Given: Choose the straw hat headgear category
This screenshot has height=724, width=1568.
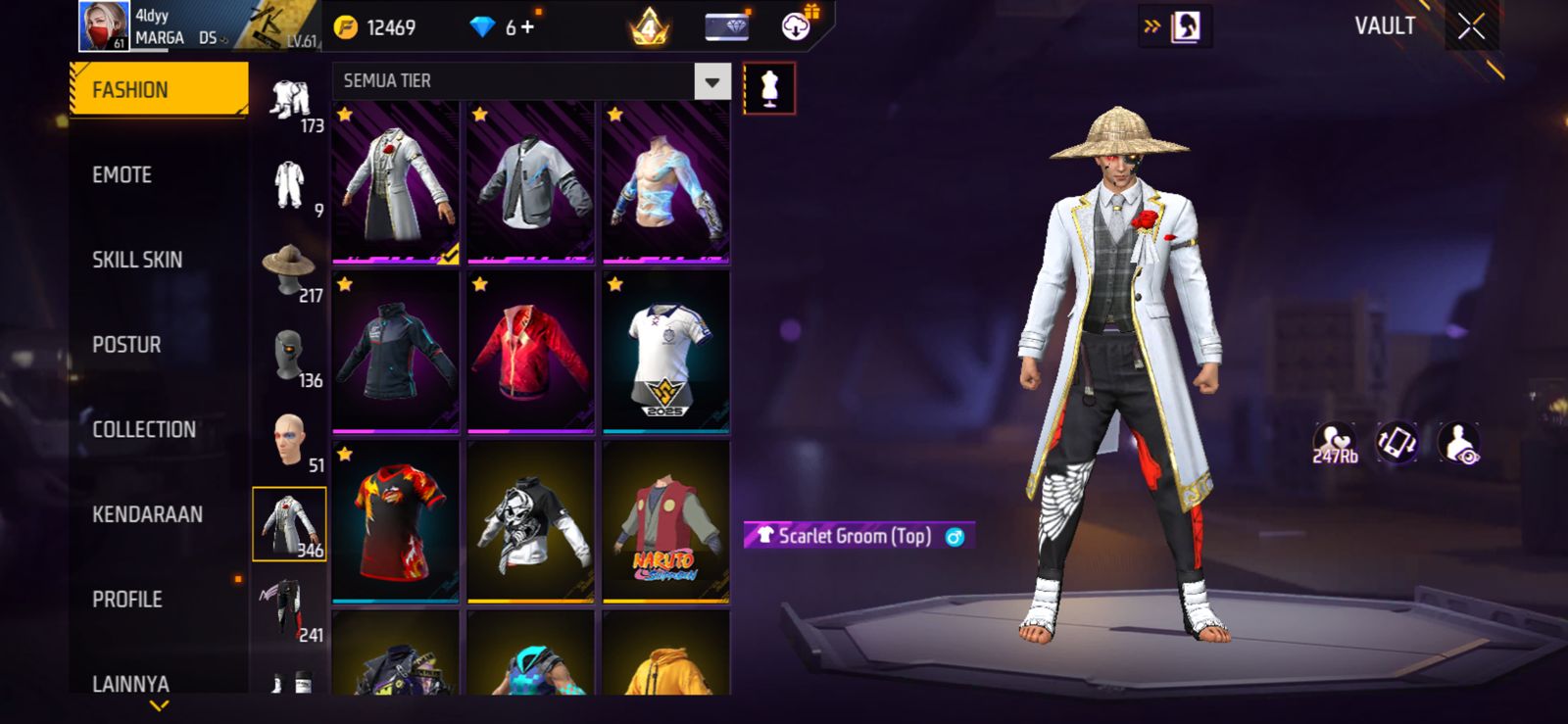Looking at the screenshot, I should point(289,268).
